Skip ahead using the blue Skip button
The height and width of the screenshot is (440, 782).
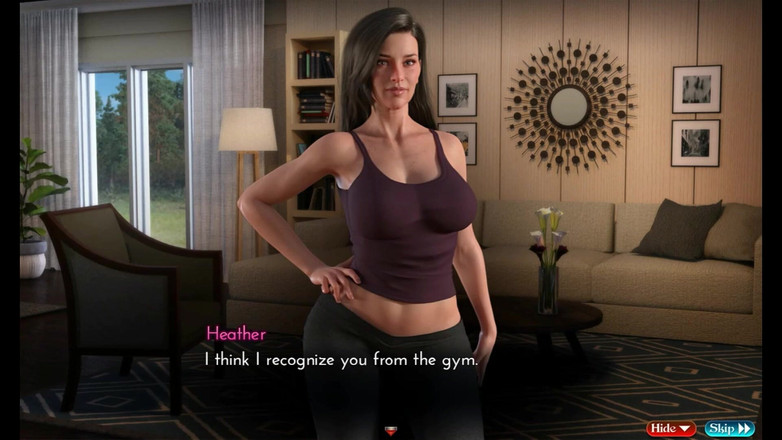pyautogui.click(x=729, y=429)
